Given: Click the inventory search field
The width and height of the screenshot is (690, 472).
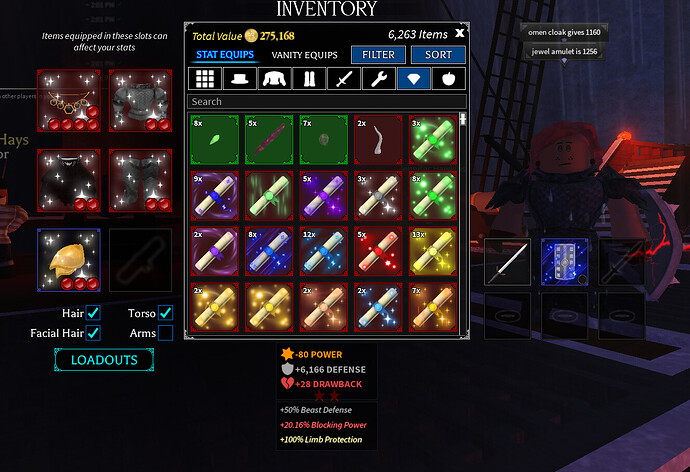Looking at the screenshot, I should 327,101.
